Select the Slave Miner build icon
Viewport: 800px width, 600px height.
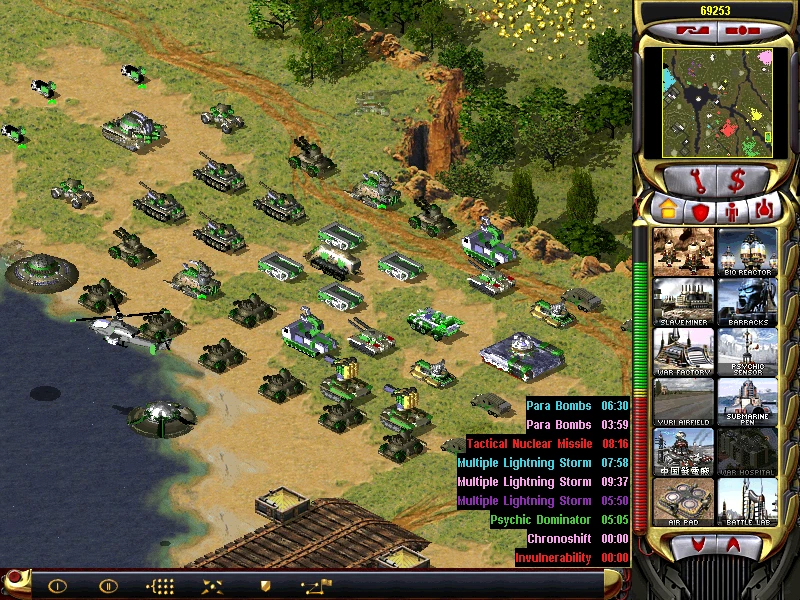pyautogui.click(x=684, y=302)
